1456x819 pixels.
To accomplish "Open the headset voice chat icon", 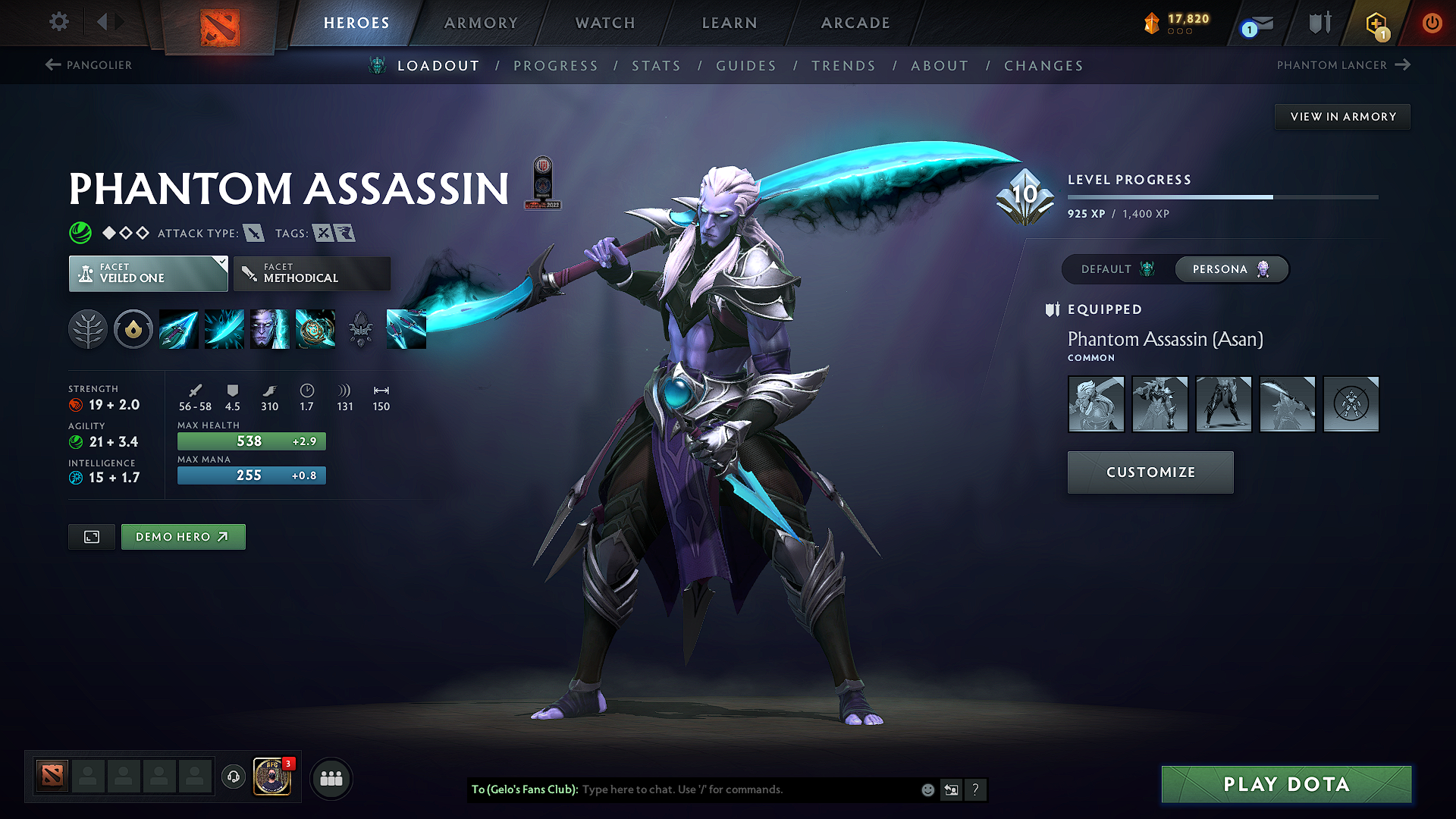I will click(x=233, y=778).
